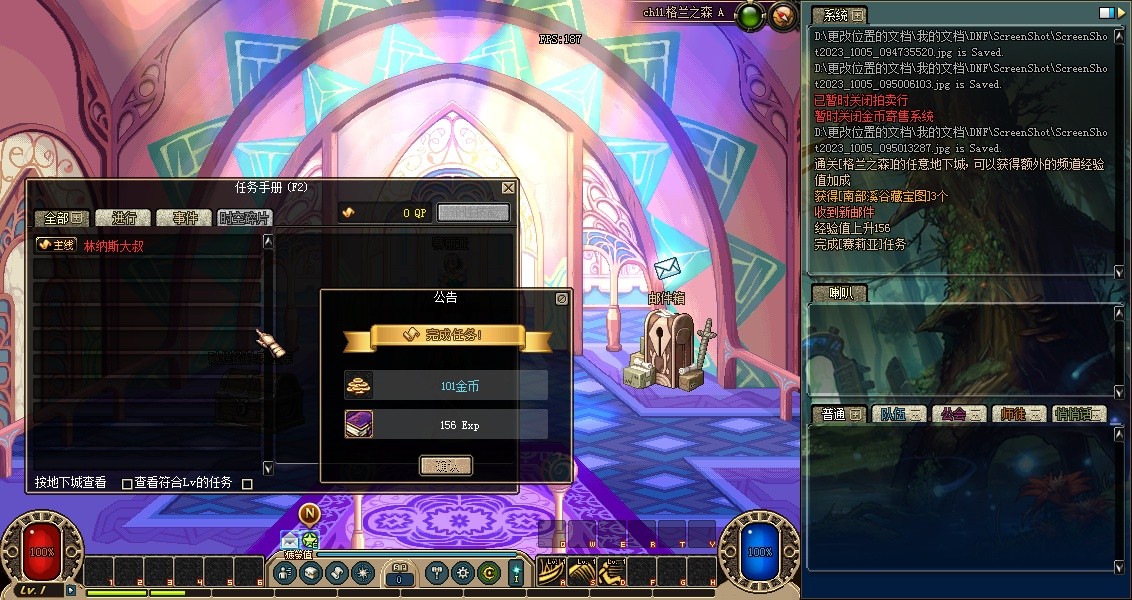Click the green orb button beside channel name
The height and width of the screenshot is (600, 1132).
pyautogui.click(x=749, y=16)
